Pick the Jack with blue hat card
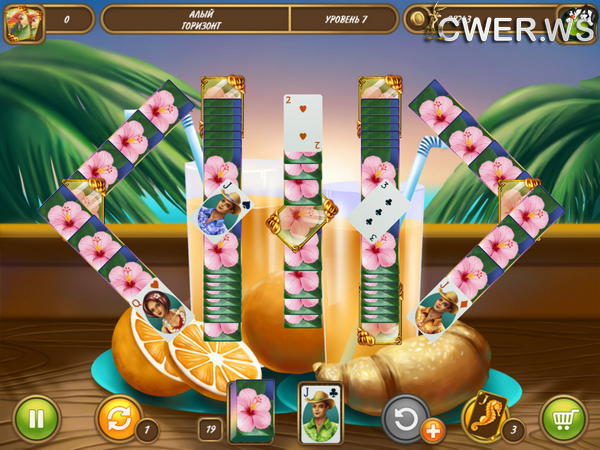This screenshot has height=450, width=600. pos(221,213)
